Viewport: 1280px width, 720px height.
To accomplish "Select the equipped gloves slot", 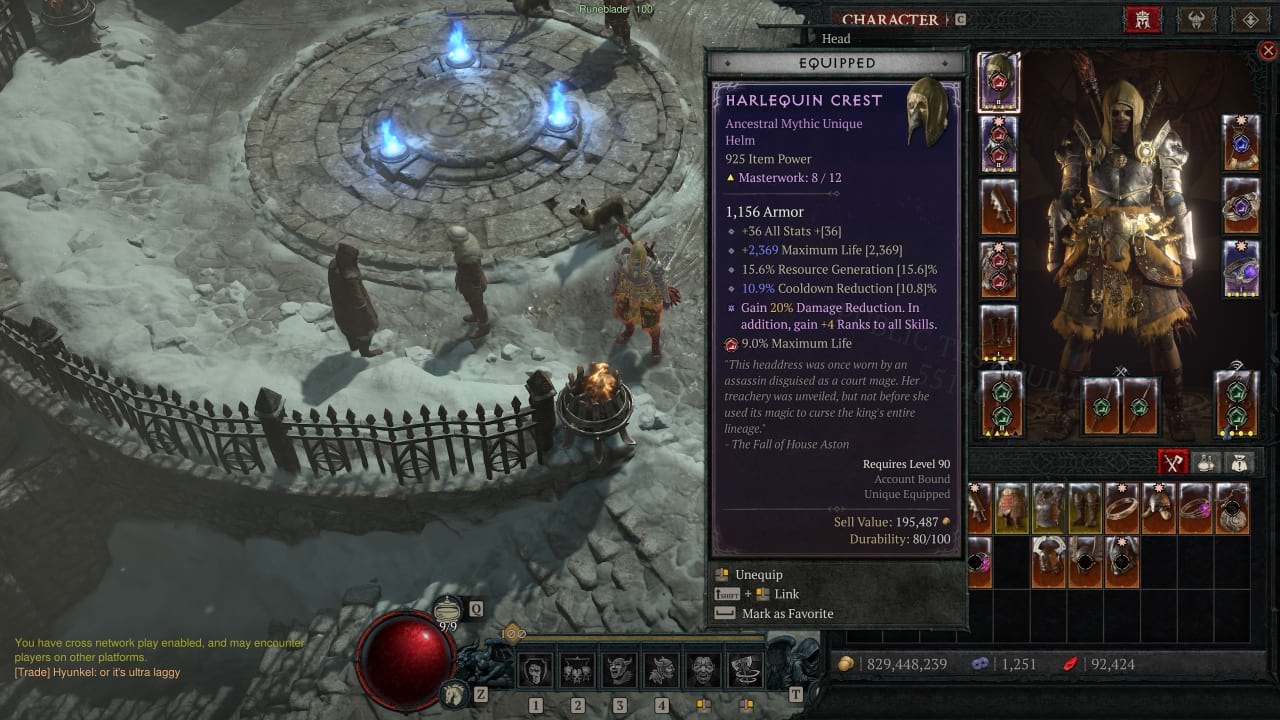I will 998,207.
